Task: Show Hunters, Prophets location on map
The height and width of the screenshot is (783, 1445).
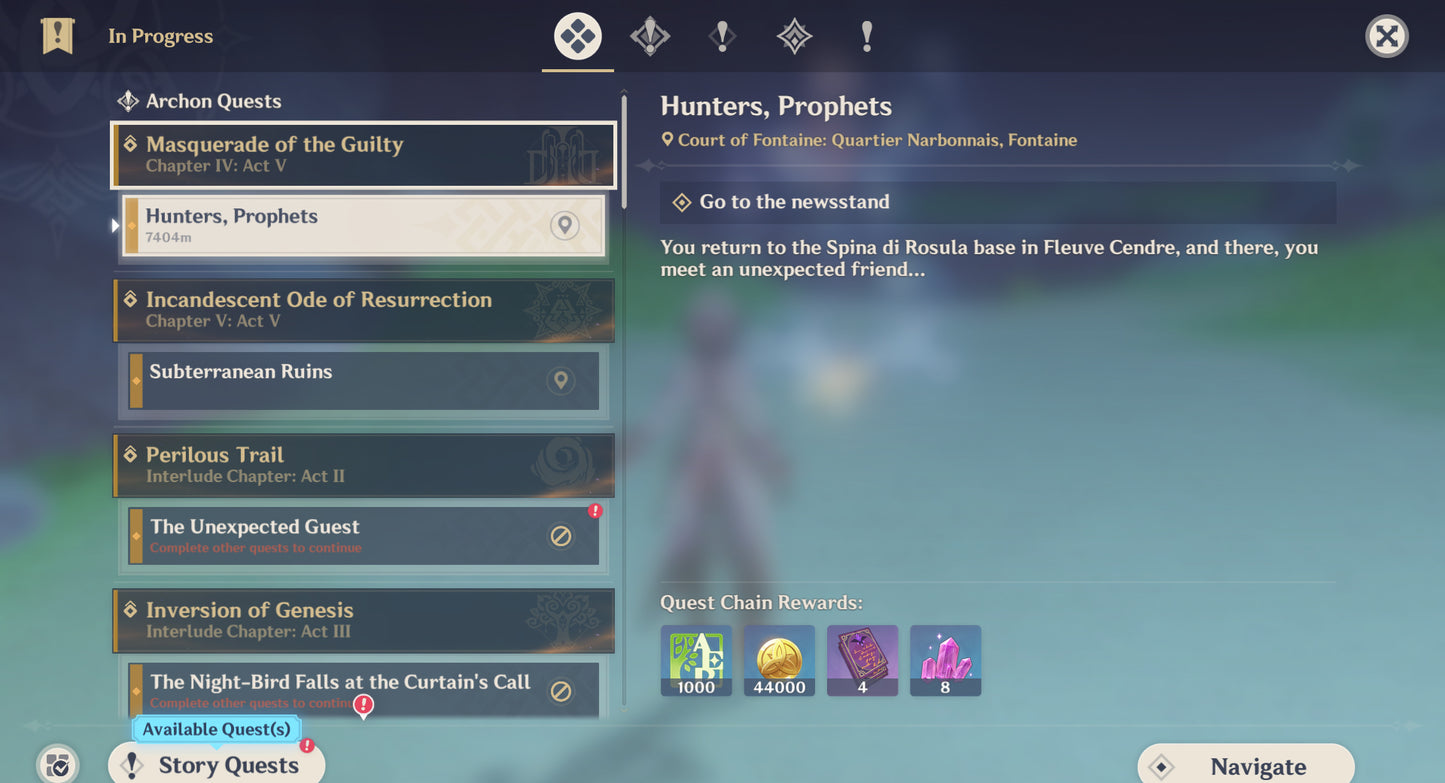Action: [565, 225]
